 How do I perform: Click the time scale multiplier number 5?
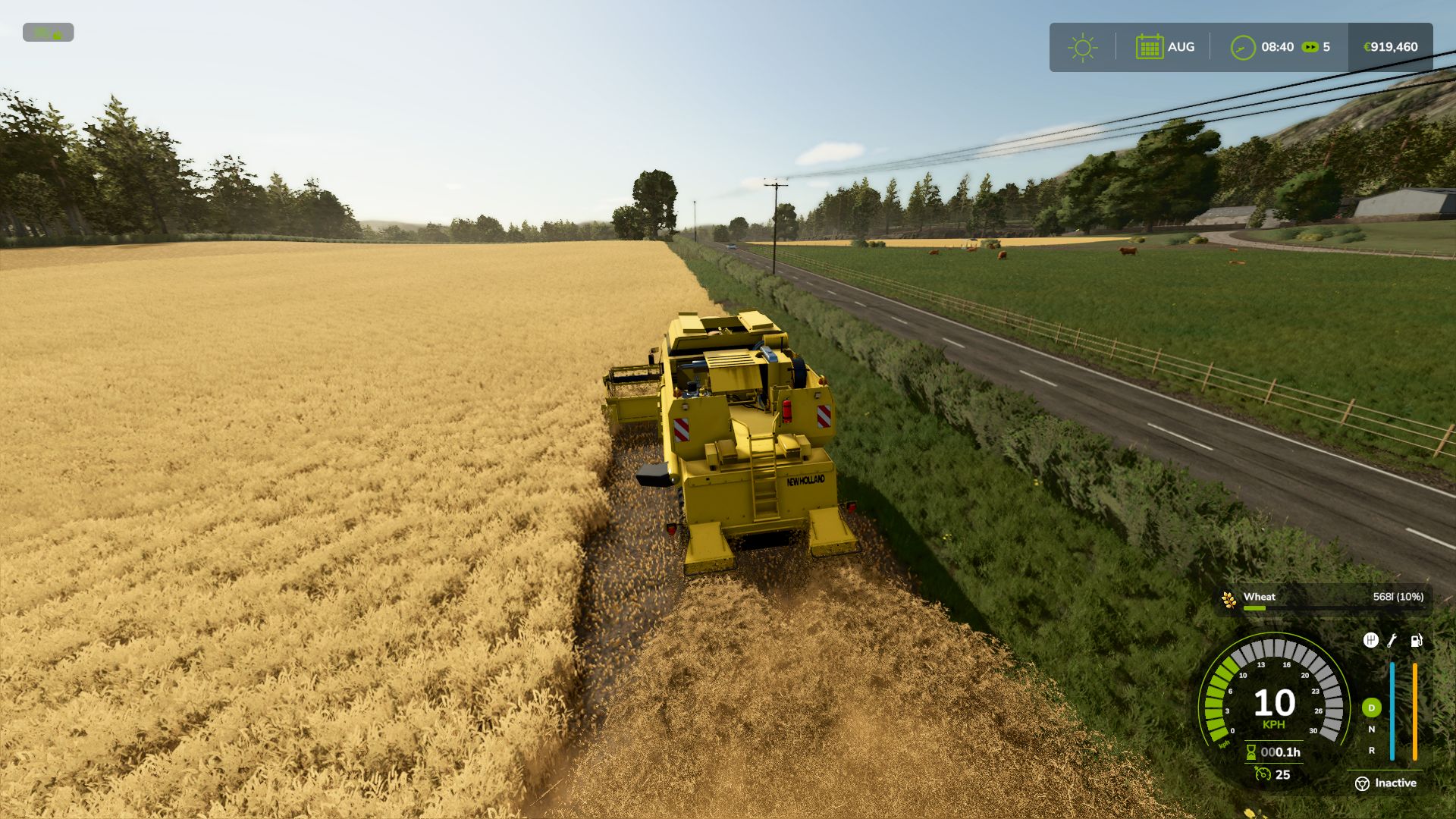point(1327,47)
